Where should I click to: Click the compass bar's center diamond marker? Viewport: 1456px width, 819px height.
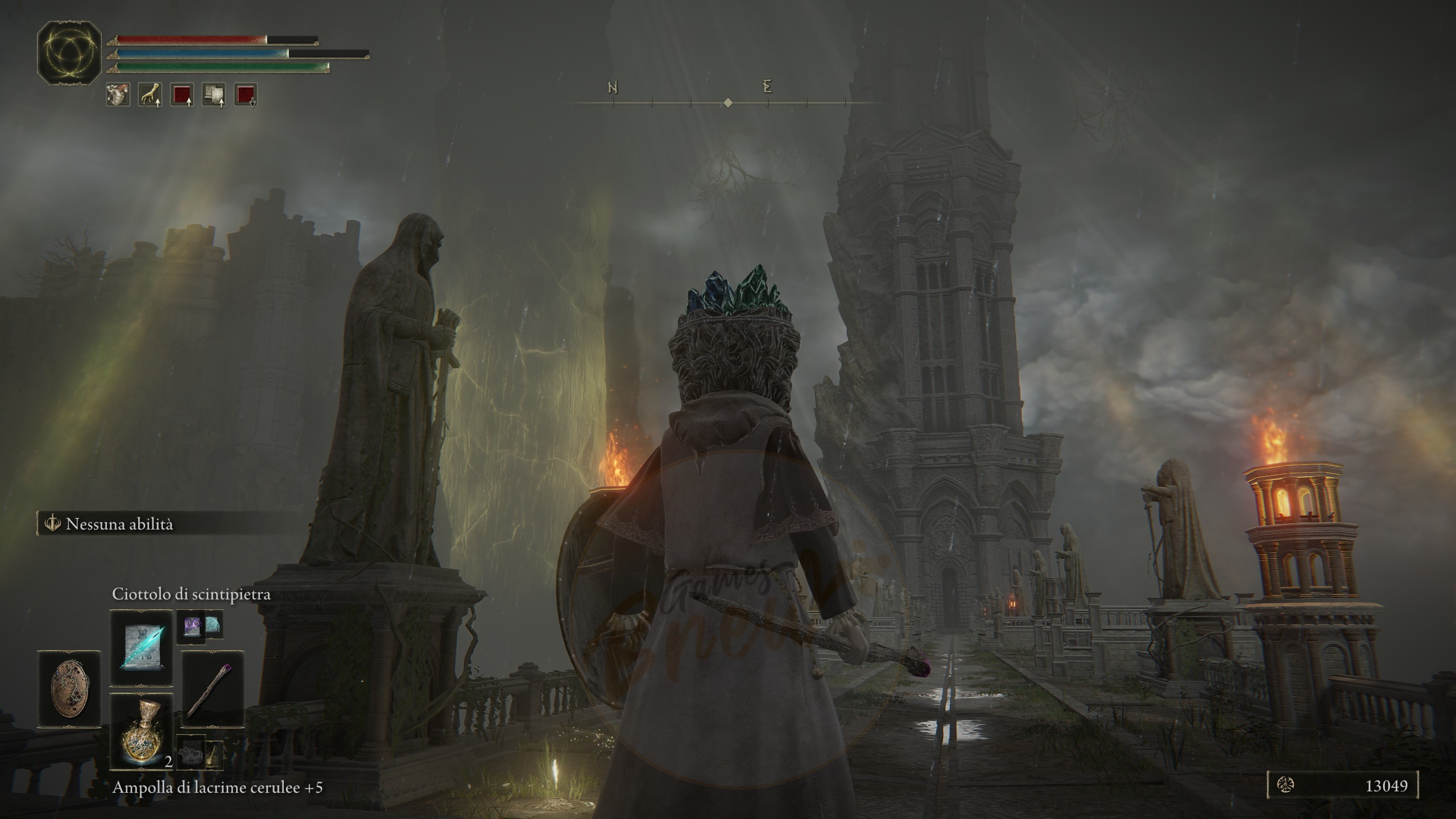(728, 103)
